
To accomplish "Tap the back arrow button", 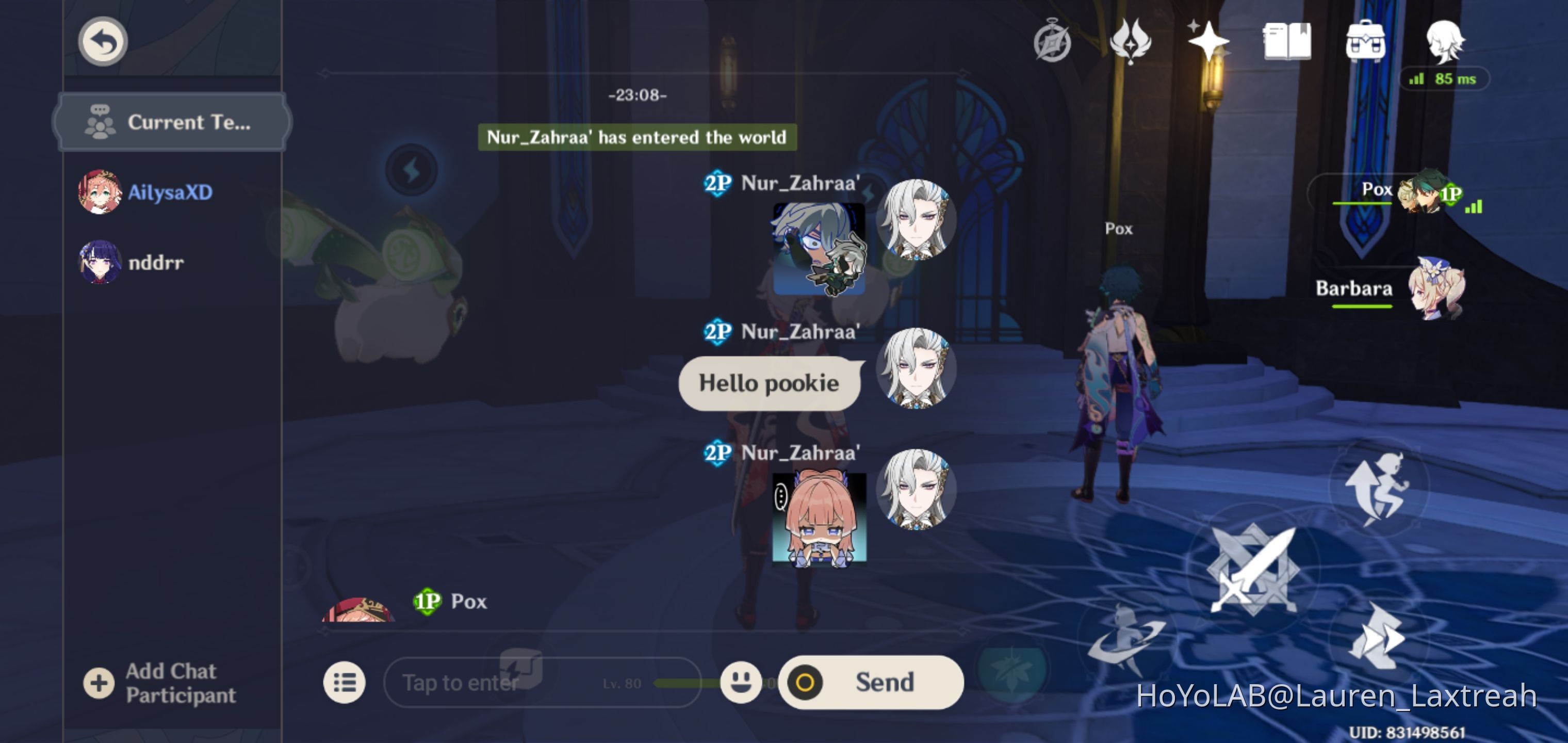I will tap(102, 40).
